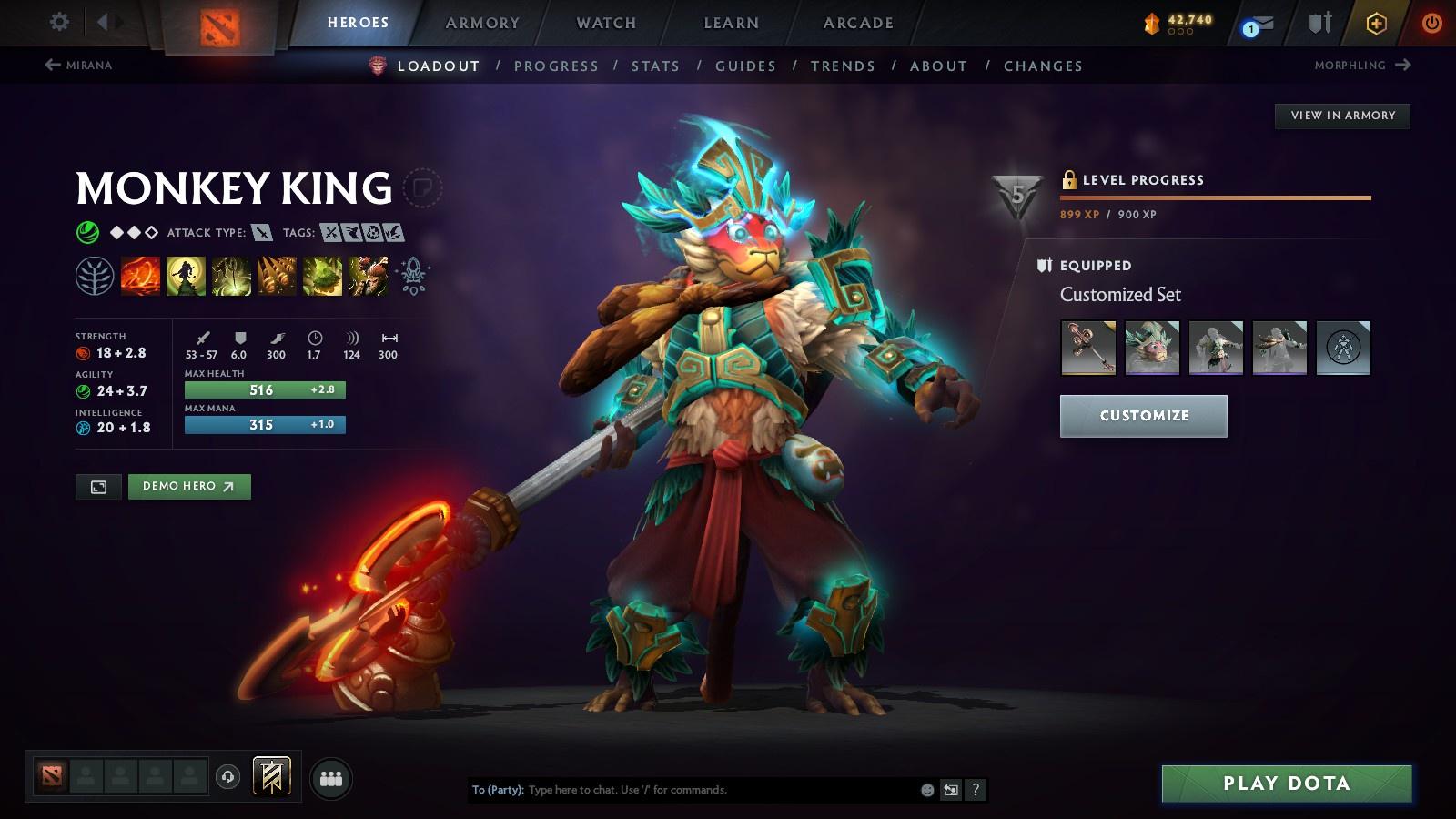Open the STATS tab for Monkey King
The width and height of the screenshot is (1456, 819).
coord(656,66)
